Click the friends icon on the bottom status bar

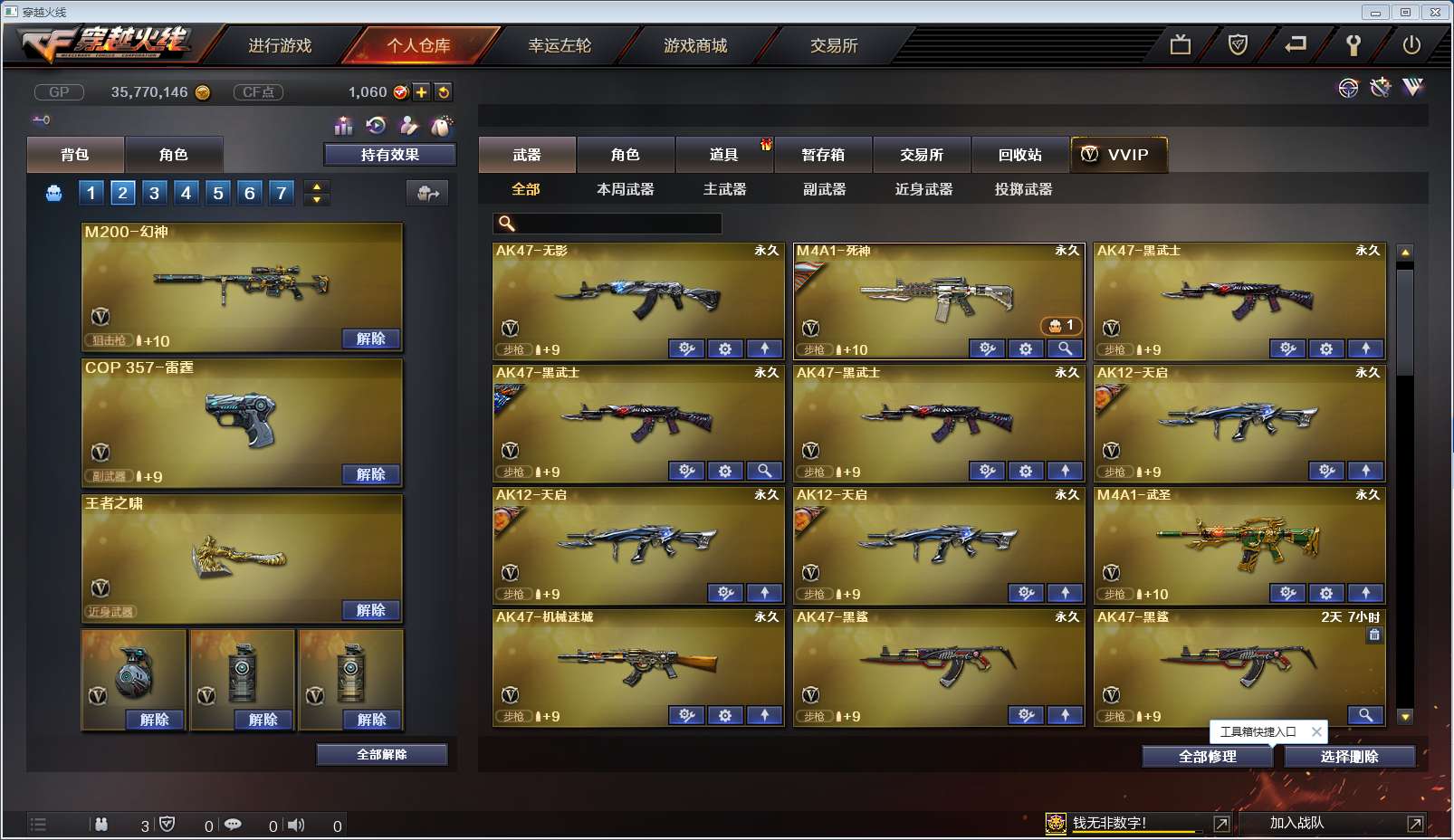(x=102, y=825)
